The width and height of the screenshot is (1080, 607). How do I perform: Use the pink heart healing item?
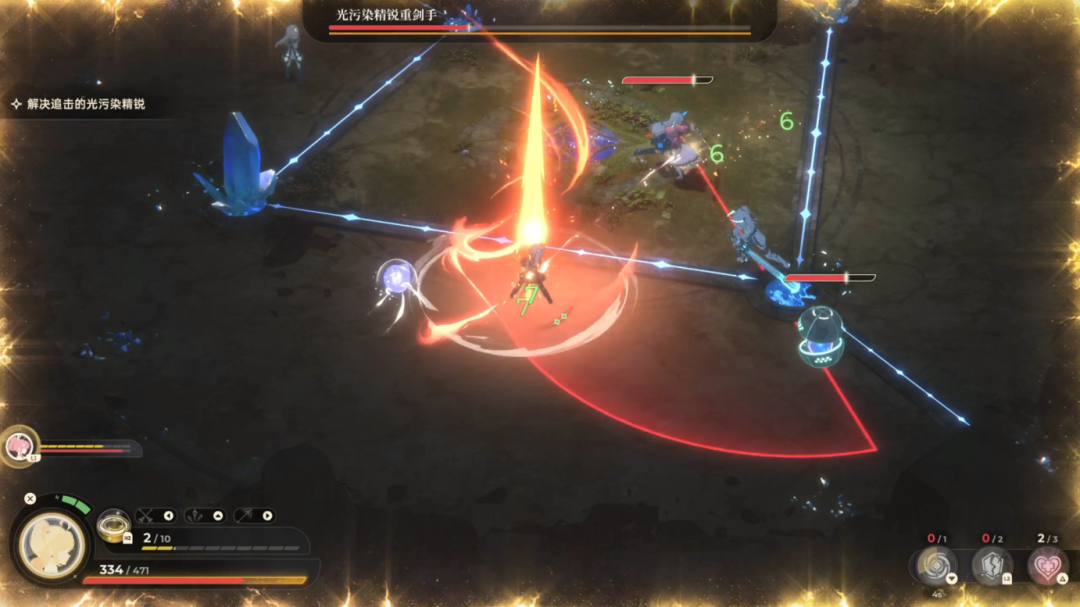point(1046,566)
